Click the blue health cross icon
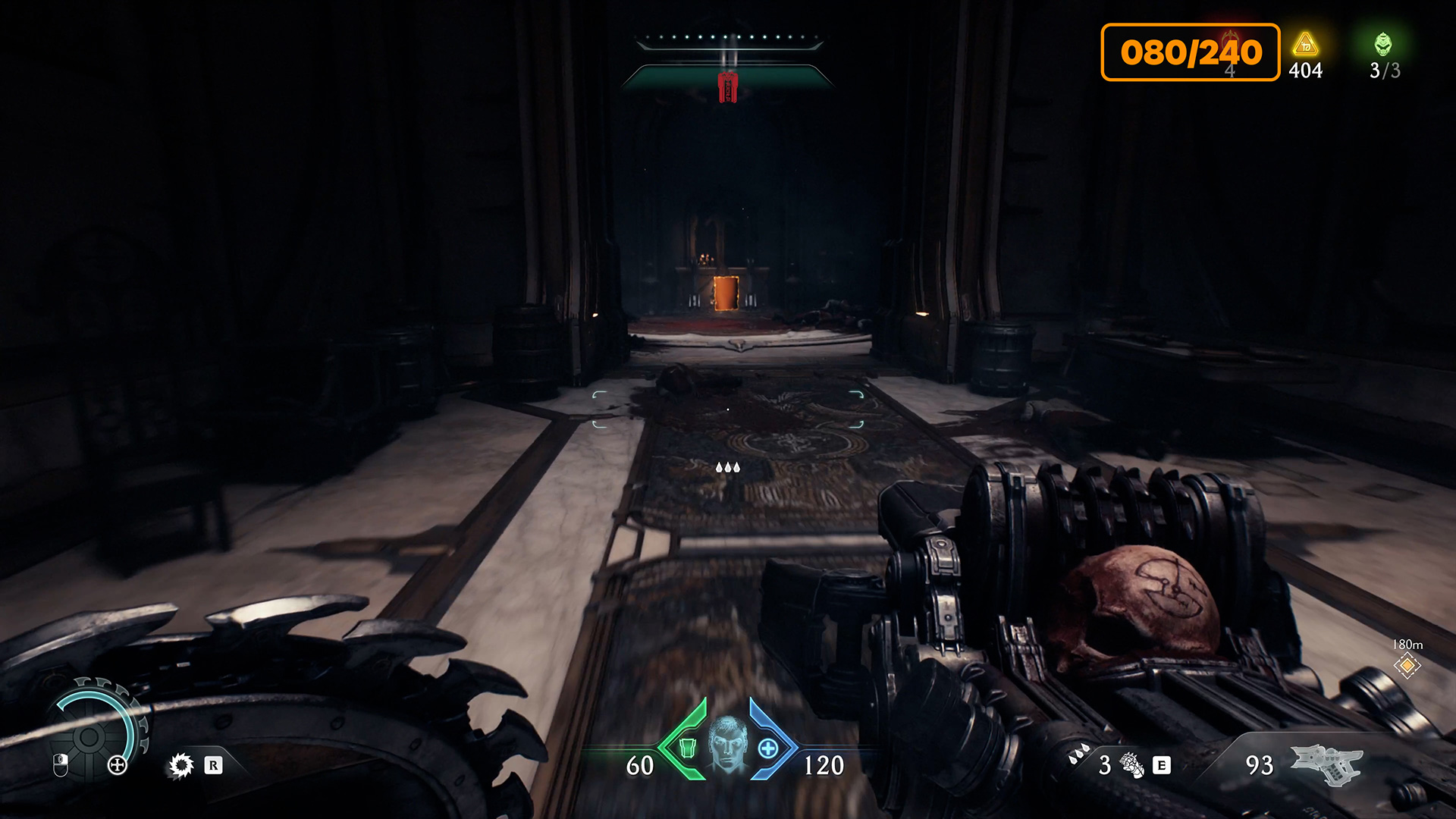 tap(768, 748)
